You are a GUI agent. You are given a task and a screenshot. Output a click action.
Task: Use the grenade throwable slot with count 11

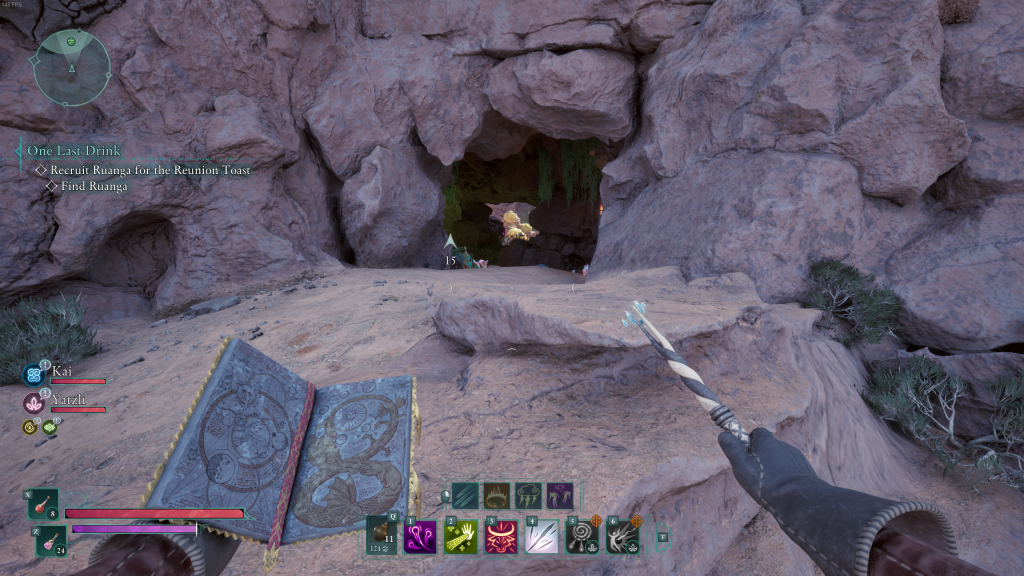381,535
